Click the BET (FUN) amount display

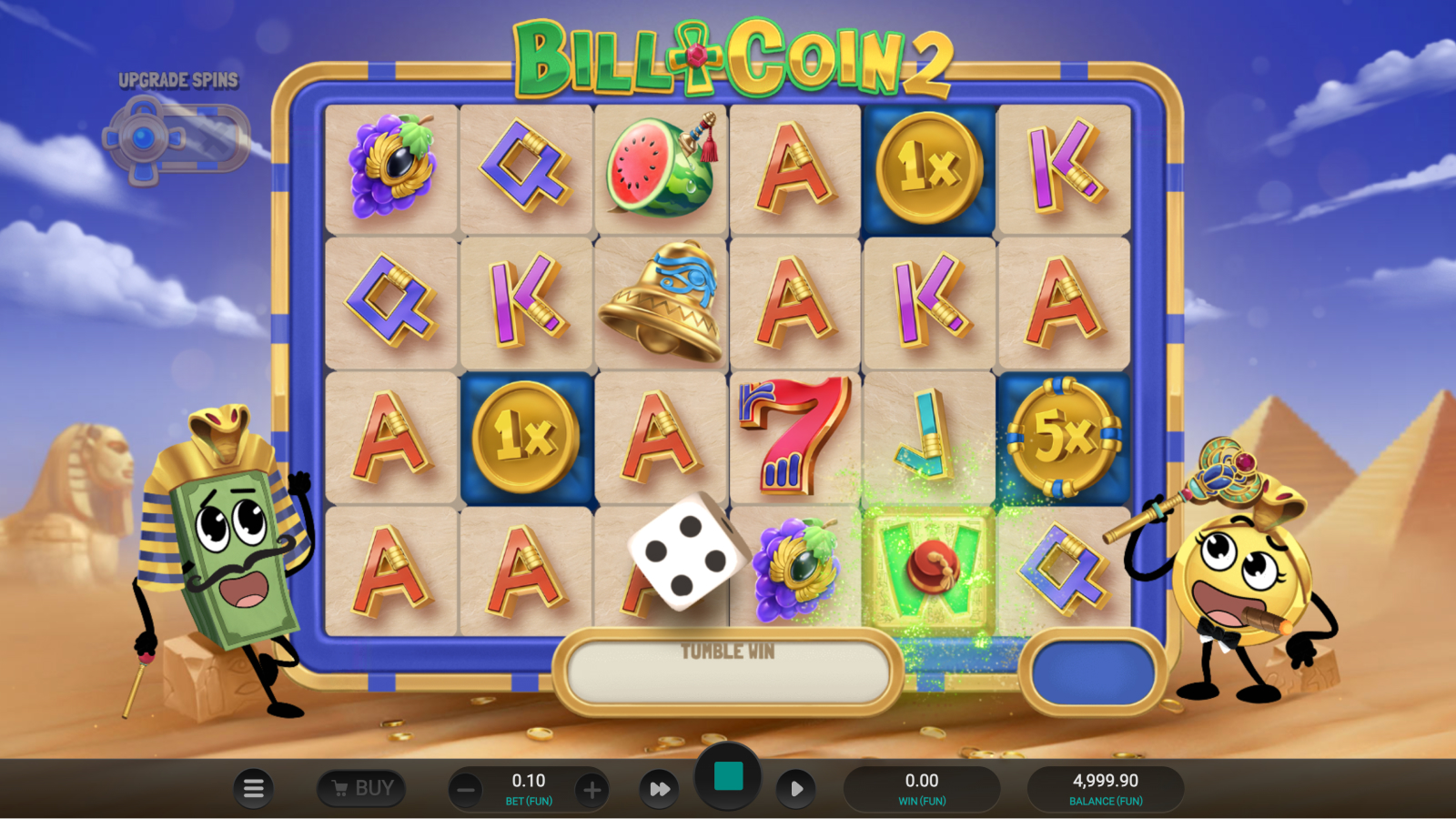(x=528, y=787)
